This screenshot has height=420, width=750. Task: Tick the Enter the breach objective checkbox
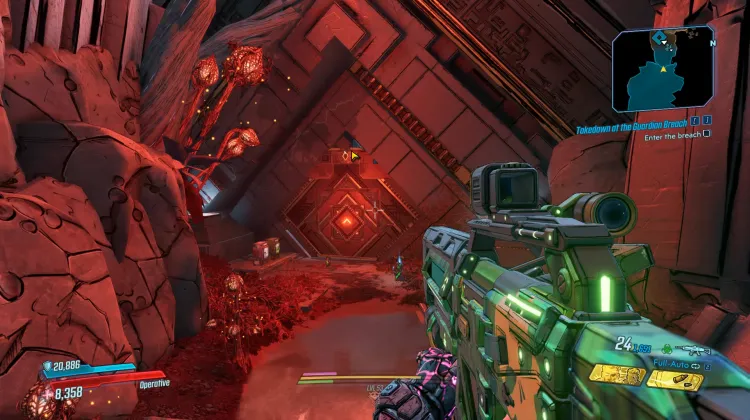pos(707,134)
